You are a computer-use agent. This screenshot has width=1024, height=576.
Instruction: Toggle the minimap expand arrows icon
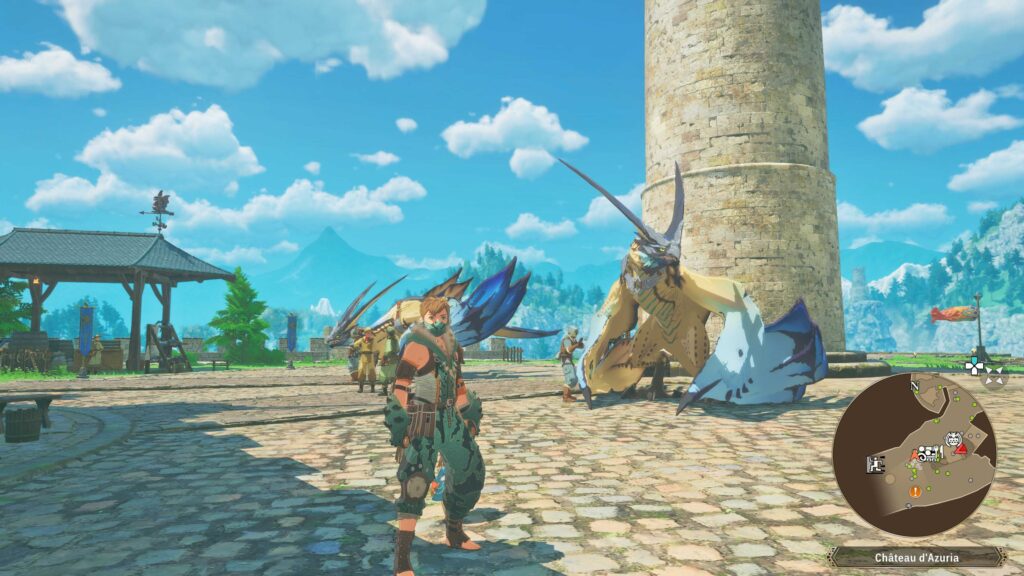tap(993, 377)
